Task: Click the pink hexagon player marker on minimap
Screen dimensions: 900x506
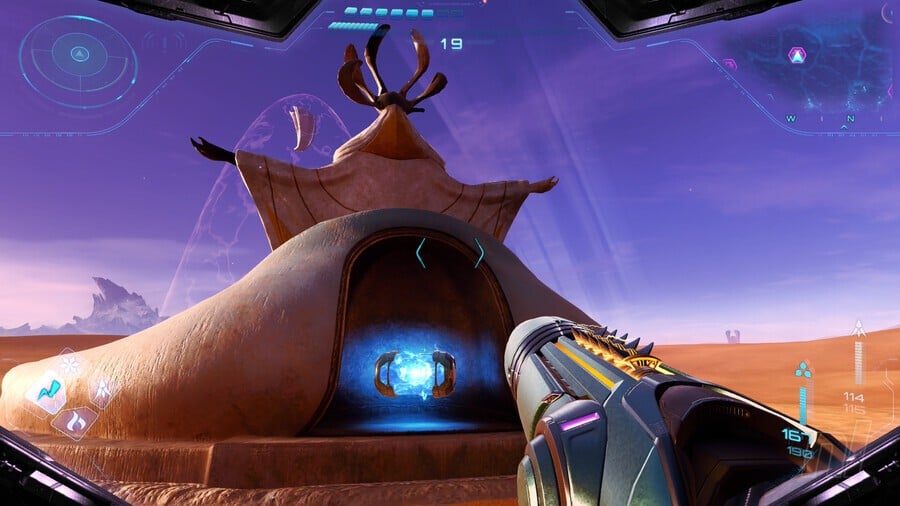Action: 797,55
